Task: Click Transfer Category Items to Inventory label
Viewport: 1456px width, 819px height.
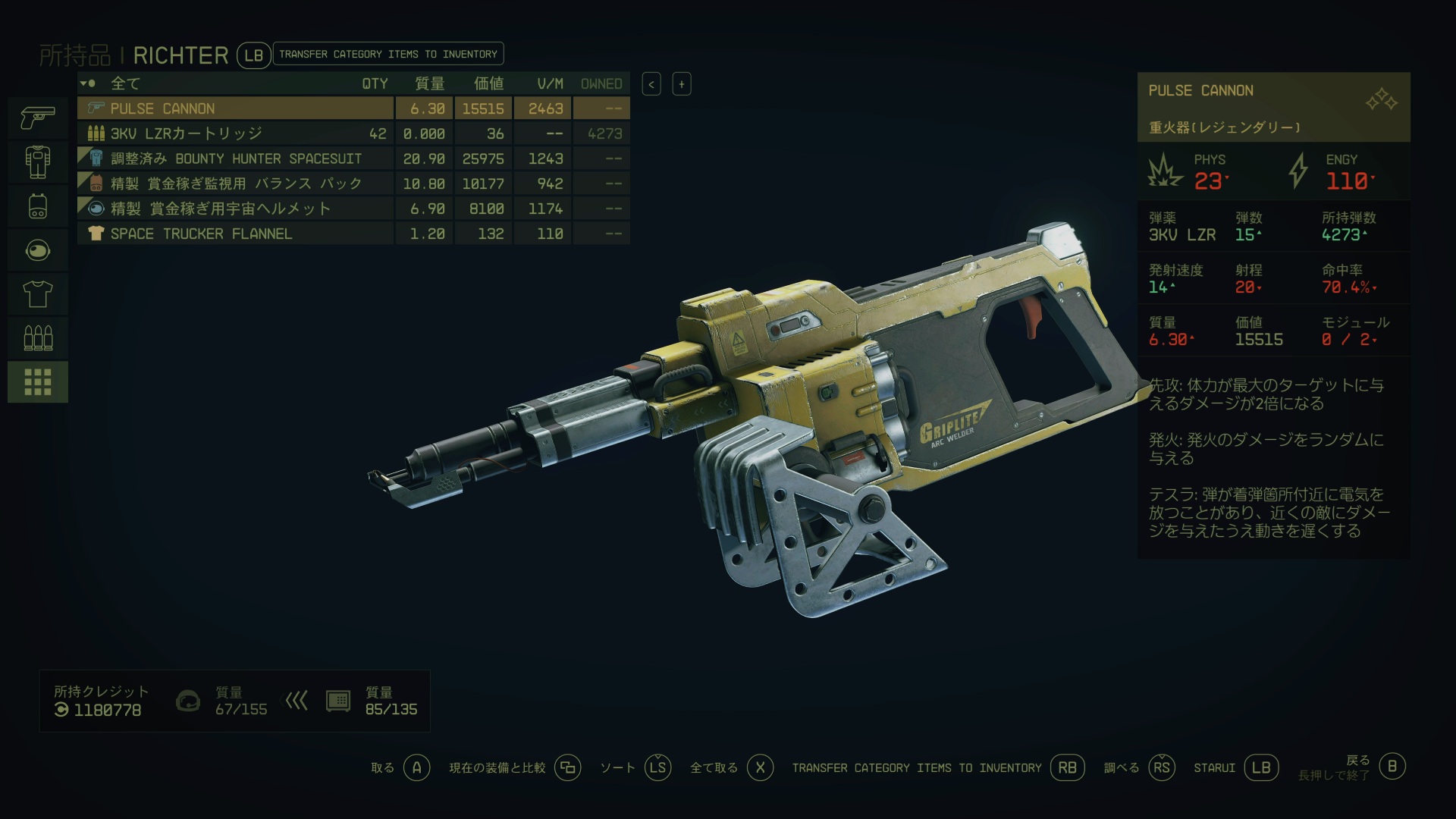Action: (388, 54)
